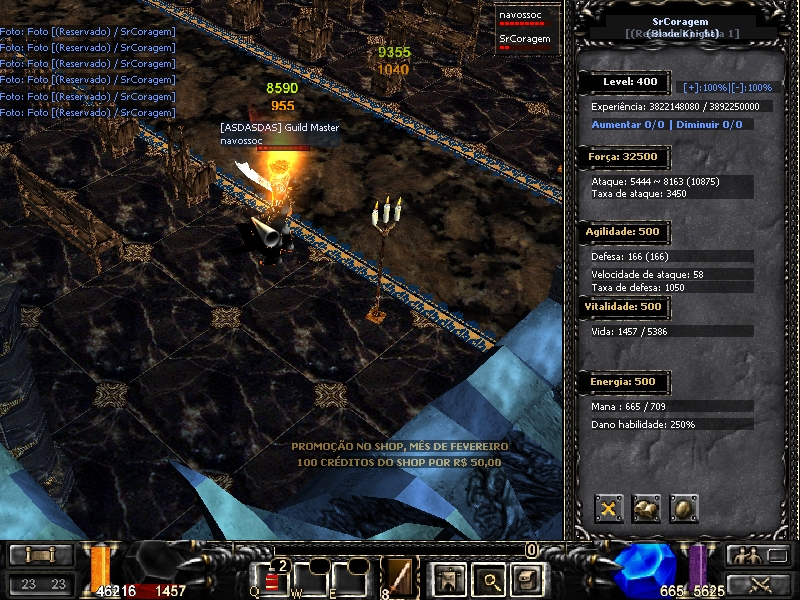Toggle the character info button in bottom bar
800x600 pixels.
(x=446, y=579)
